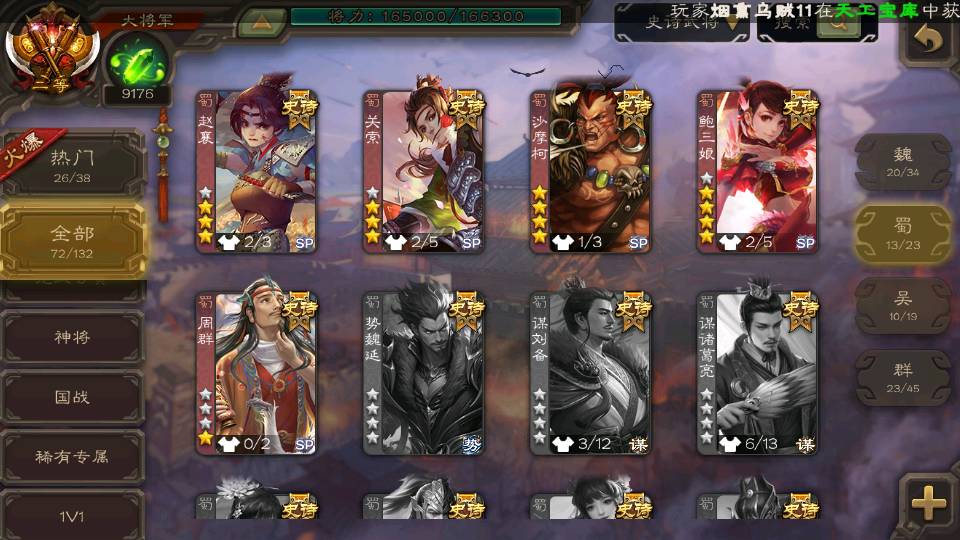Open the 1V1 category tab
Image resolution: width=960 pixels, height=540 pixels.
point(72,516)
